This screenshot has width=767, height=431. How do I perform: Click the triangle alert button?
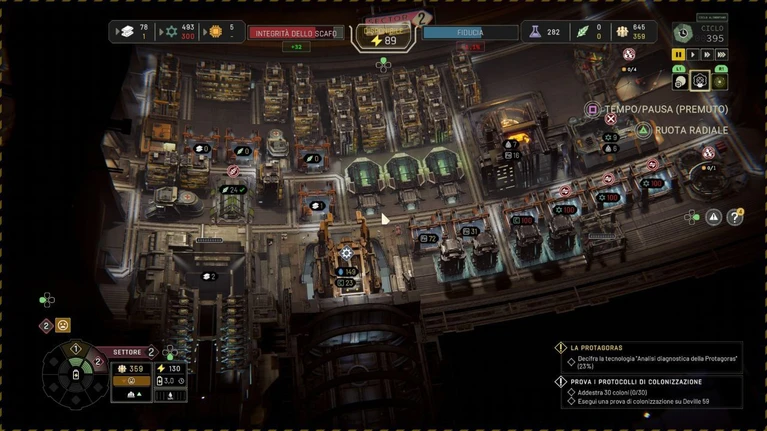point(713,216)
